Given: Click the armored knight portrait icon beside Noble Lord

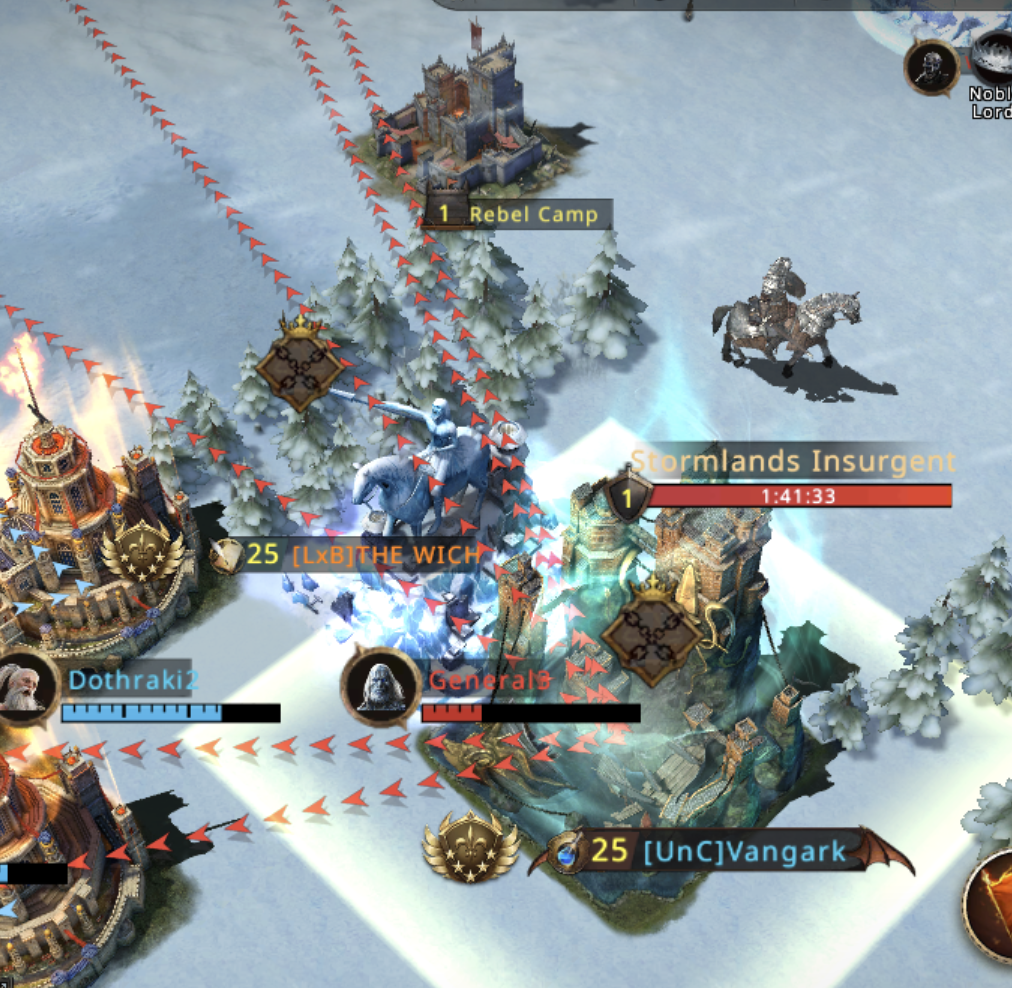Looking at the screenshot, I should coord(932,66).
